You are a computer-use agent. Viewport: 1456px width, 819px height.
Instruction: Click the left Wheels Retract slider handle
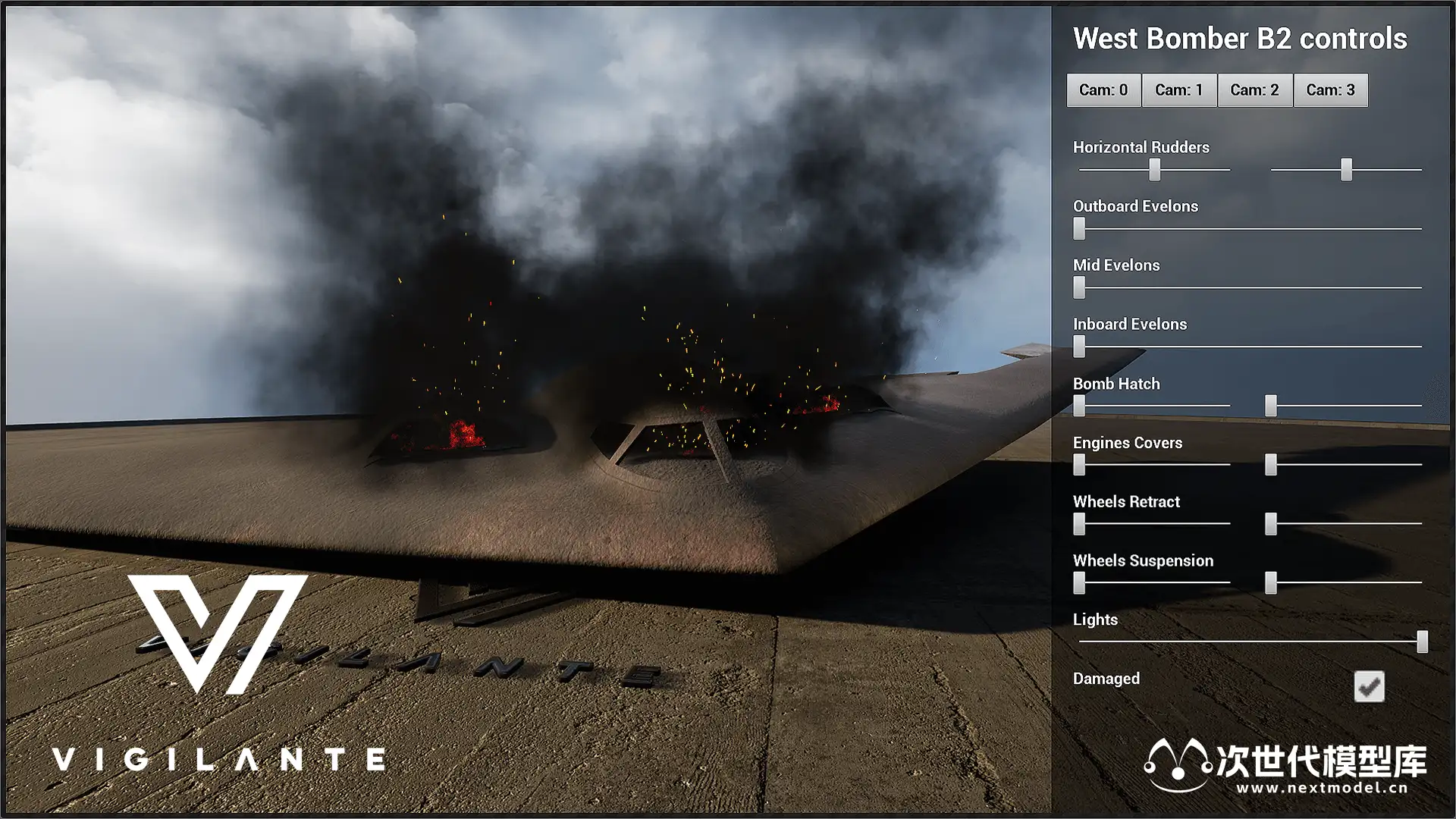[x=1079, y=524]
